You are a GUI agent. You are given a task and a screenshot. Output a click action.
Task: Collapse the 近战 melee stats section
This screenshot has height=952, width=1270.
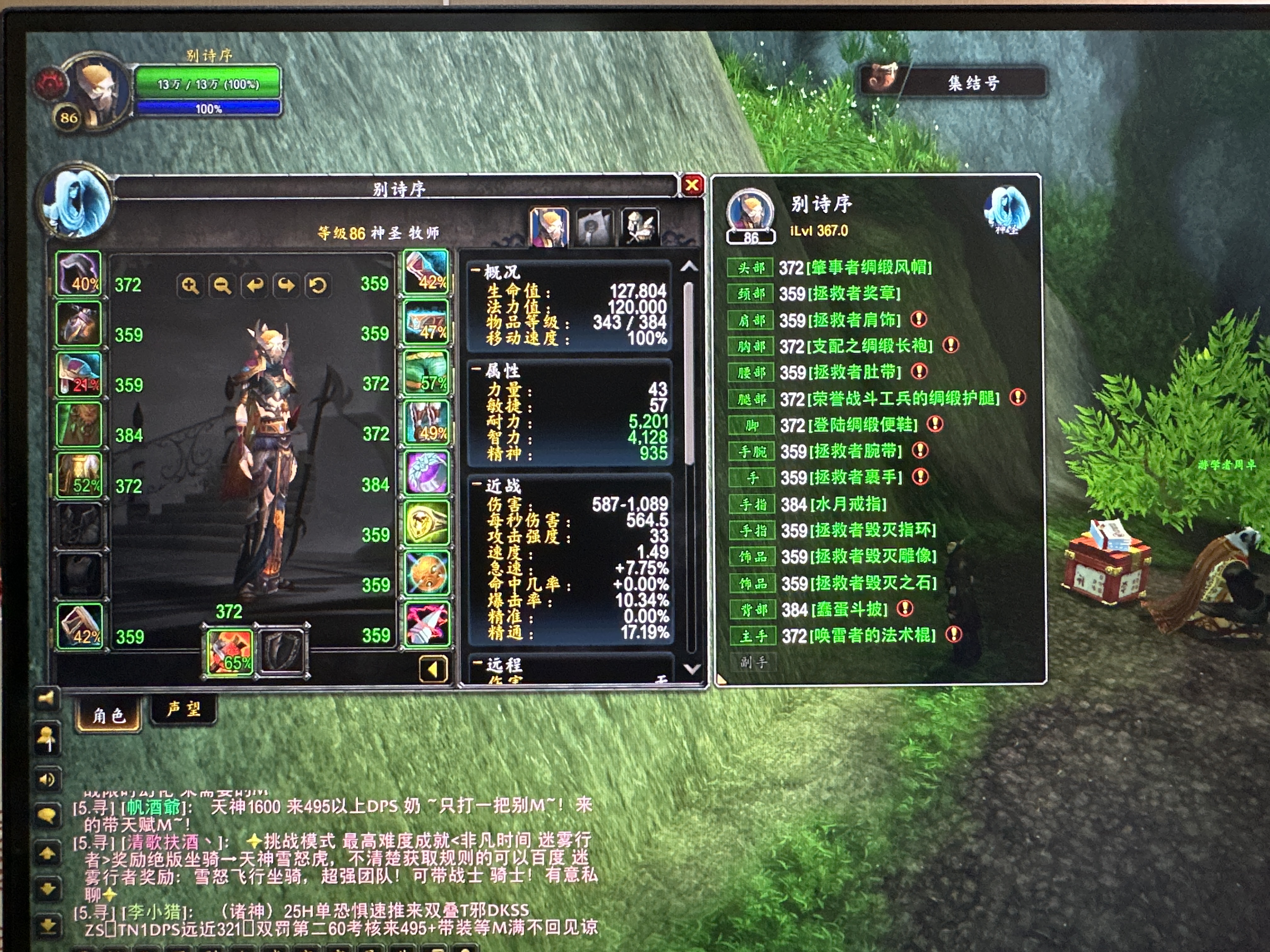tap(476, 485)
